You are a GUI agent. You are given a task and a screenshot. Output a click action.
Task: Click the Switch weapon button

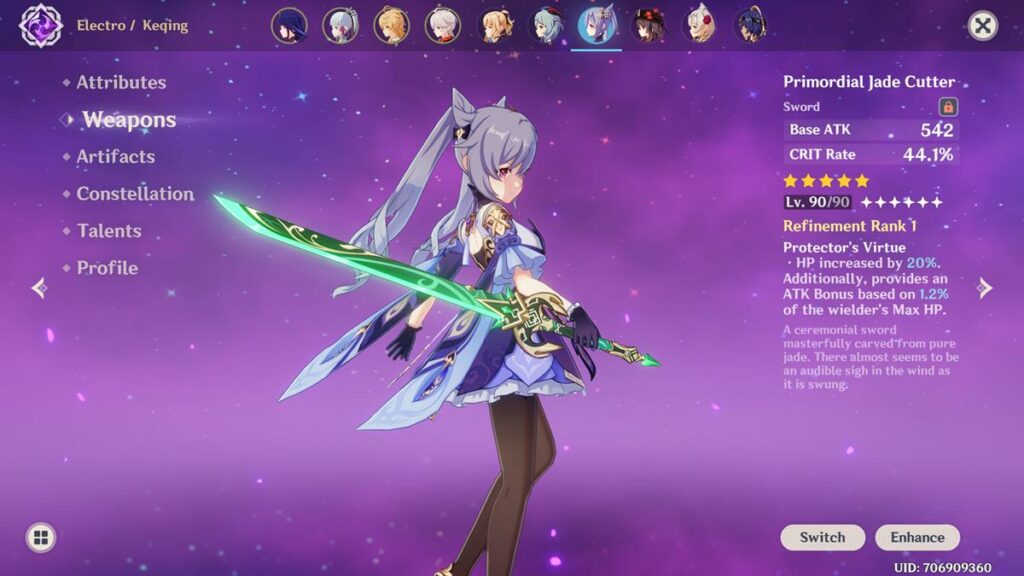point(822,537)
